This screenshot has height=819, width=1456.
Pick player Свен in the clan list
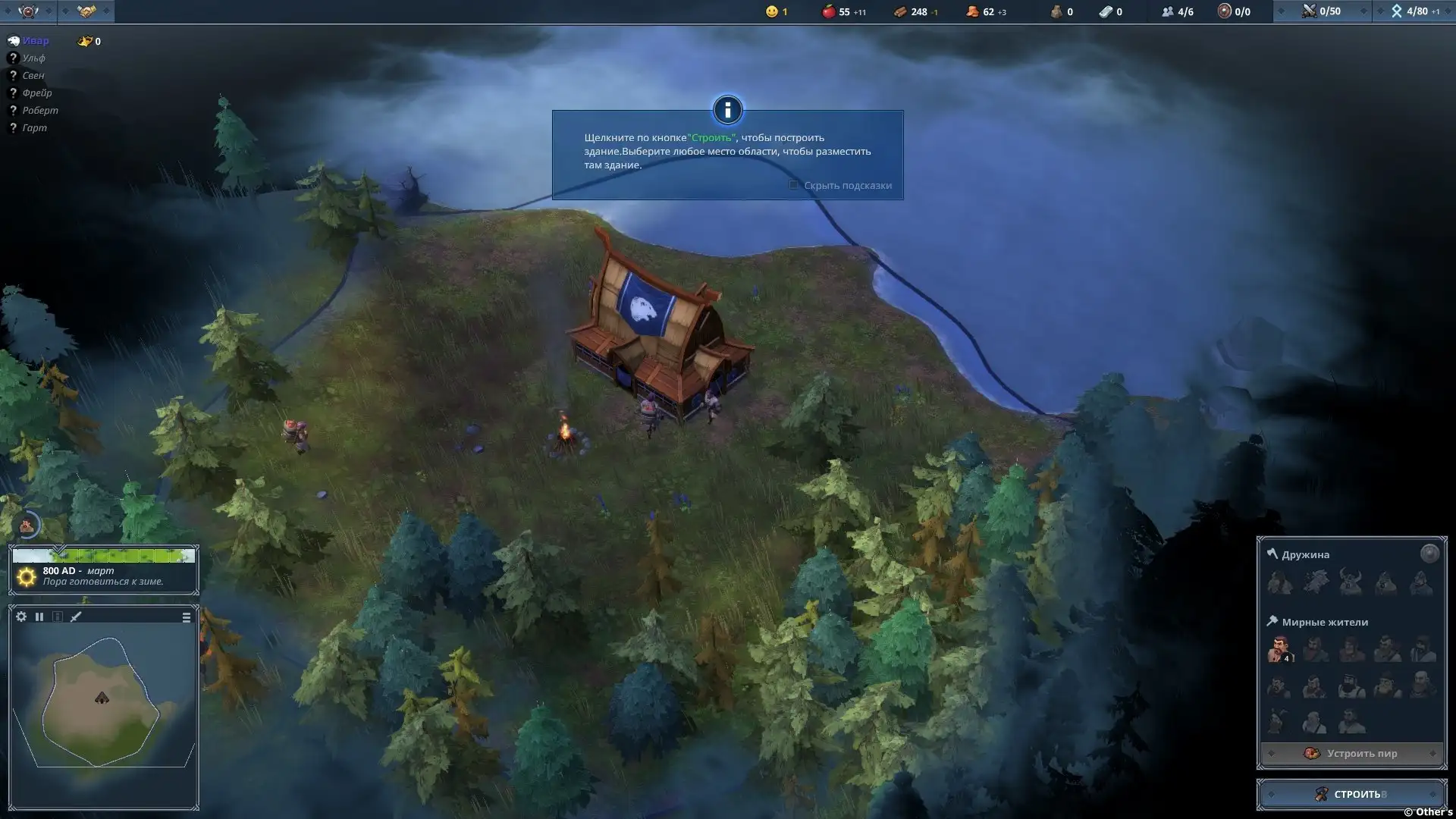(33, 76)
